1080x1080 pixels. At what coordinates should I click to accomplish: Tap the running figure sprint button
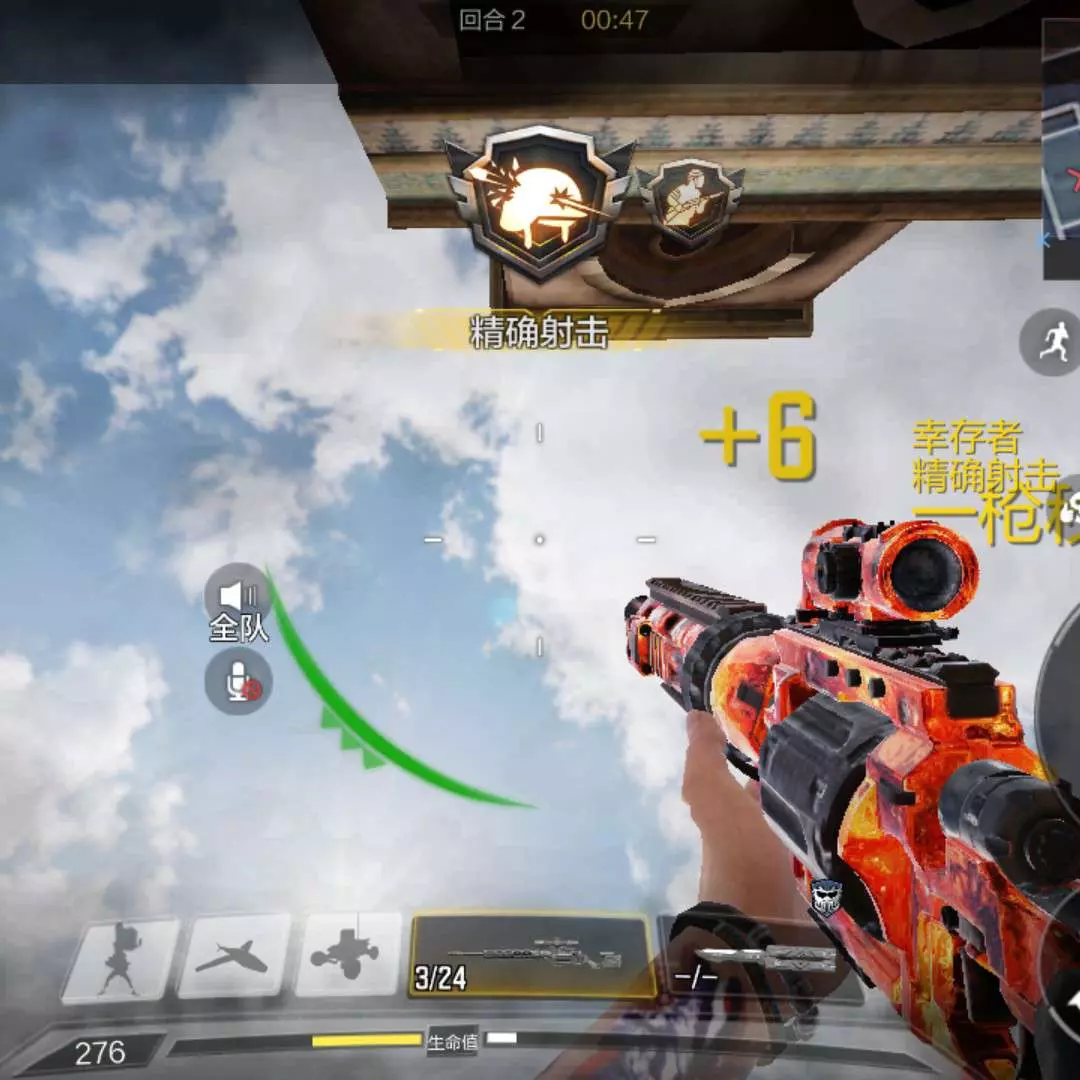click(1050, 343)
